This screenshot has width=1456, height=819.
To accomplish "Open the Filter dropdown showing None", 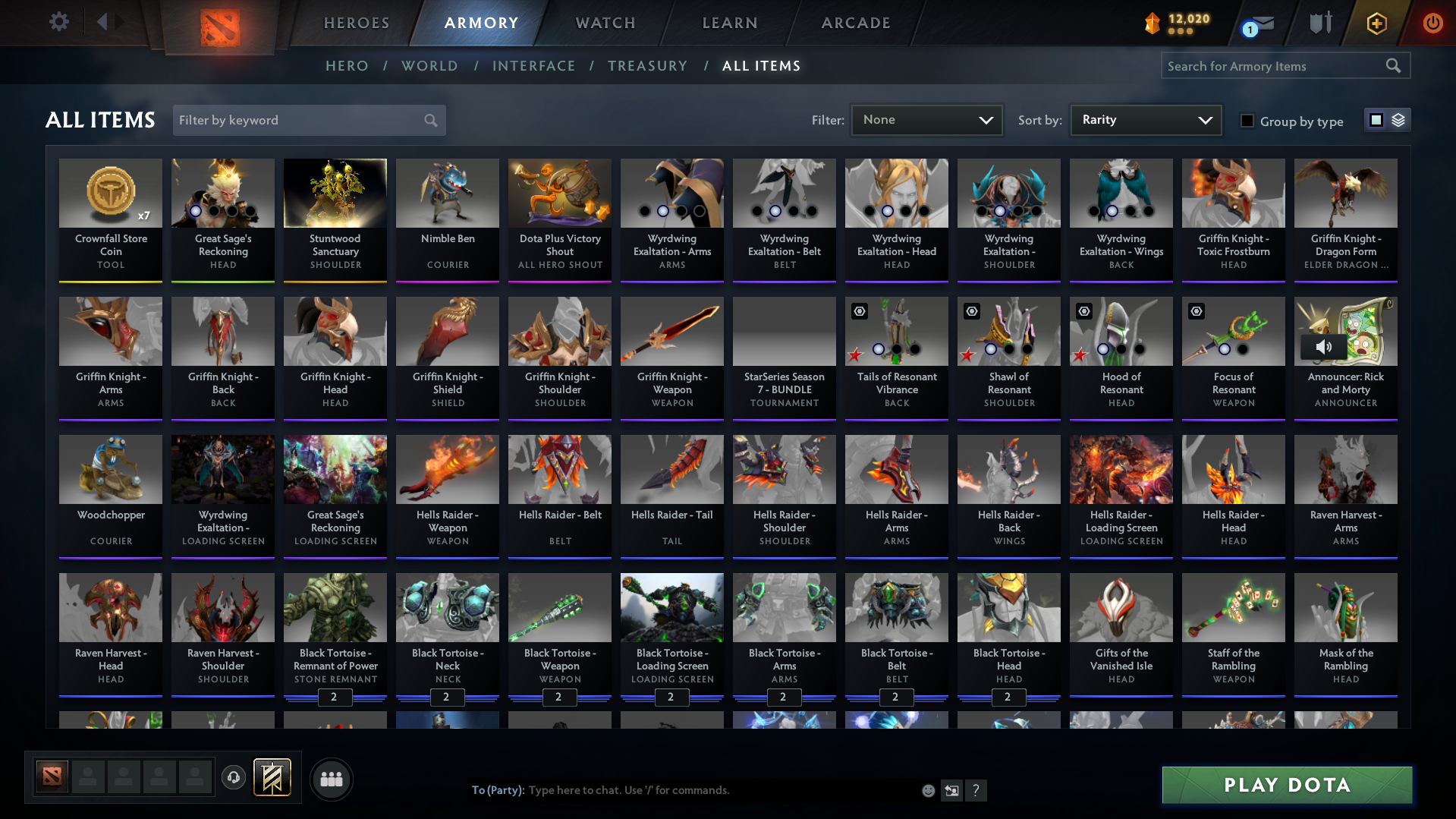I will [926, 119].
